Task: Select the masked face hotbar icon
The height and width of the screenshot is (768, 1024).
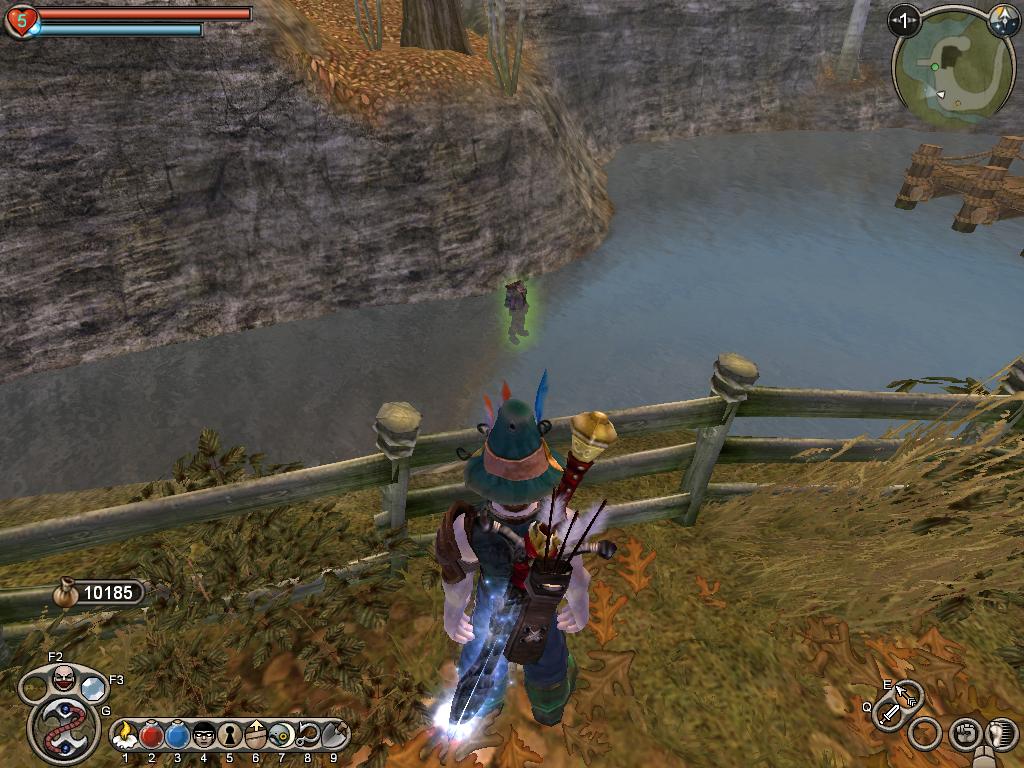Action: coord(203,736)
